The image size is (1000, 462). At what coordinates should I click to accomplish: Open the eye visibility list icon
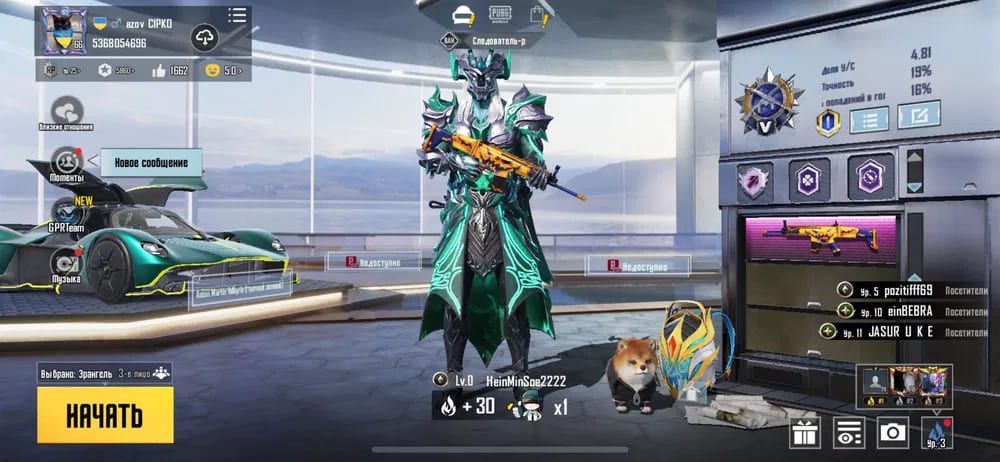tap(849, 432)
